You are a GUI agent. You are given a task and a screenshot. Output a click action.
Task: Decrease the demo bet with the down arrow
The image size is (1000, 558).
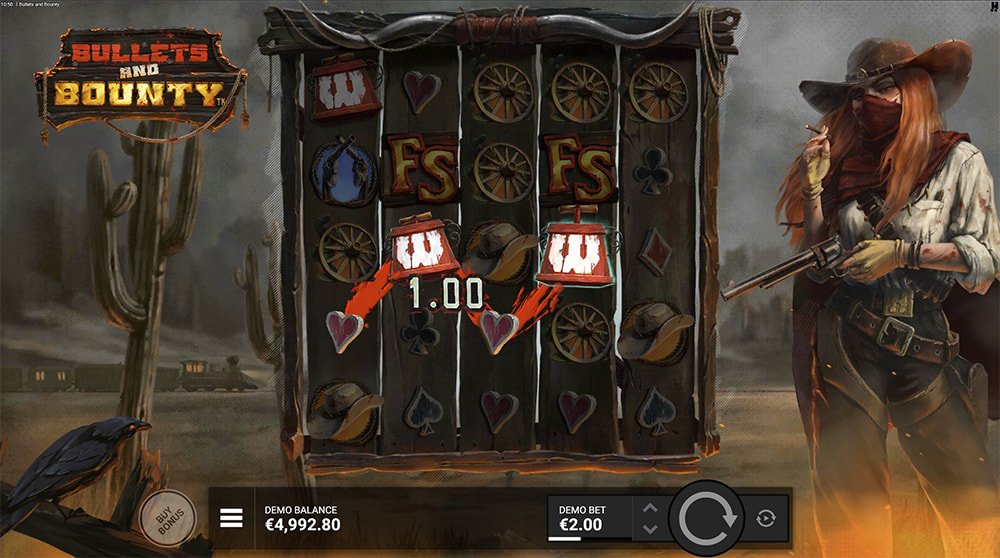(649, 529)
